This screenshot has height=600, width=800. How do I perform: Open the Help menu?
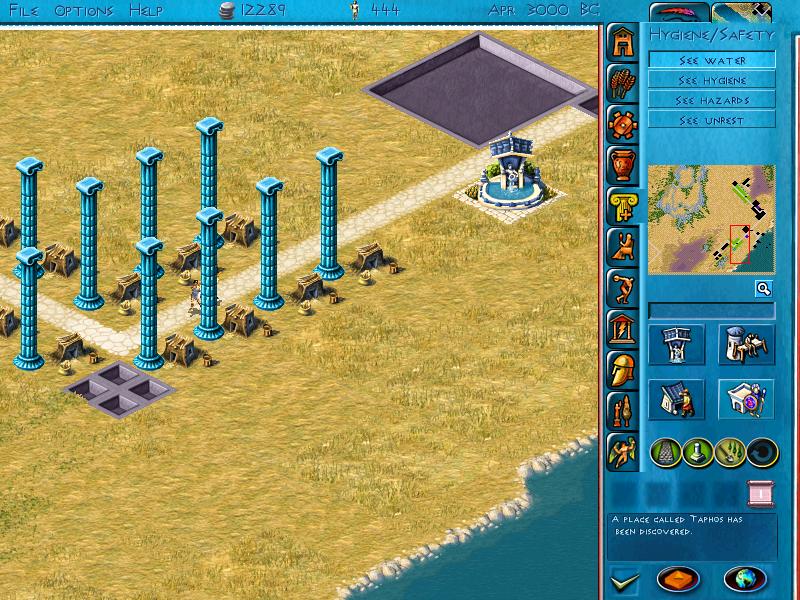point(146,10)
